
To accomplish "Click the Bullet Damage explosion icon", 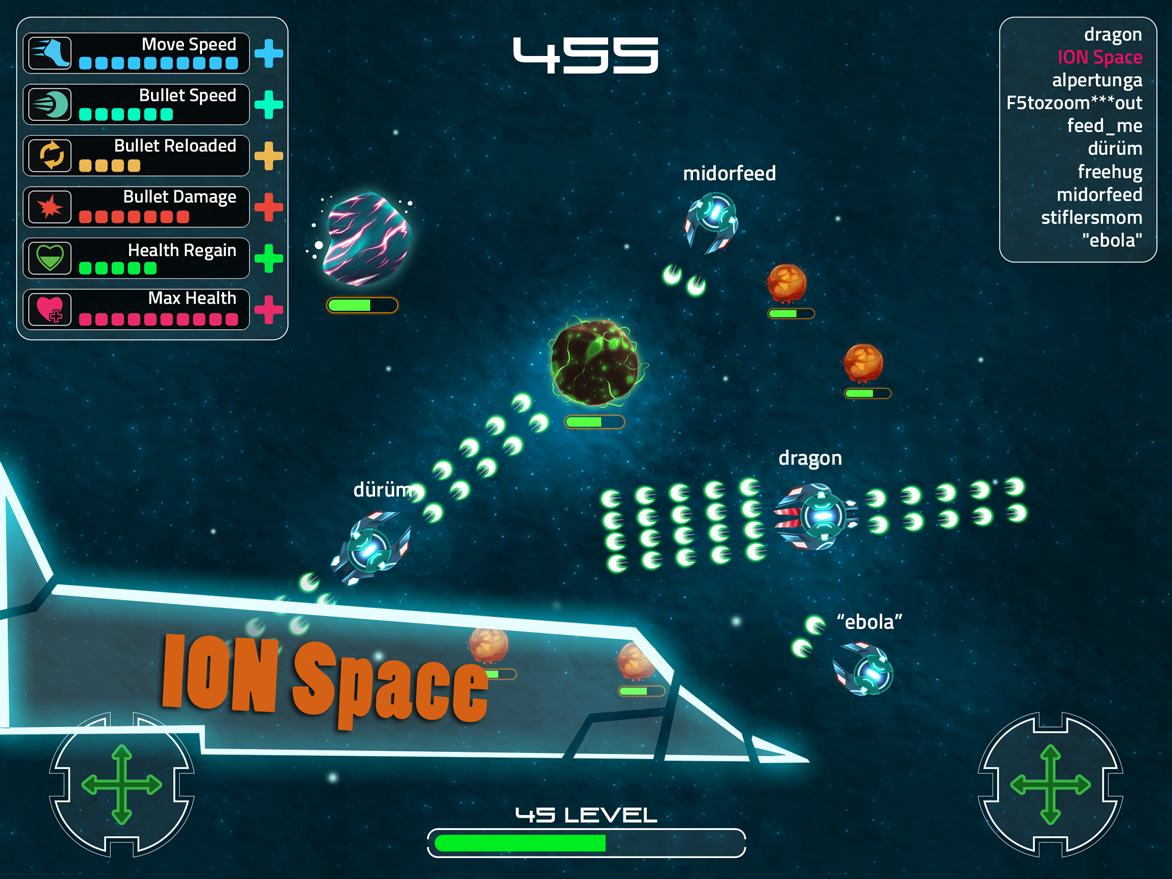I will [x=49, y=207].
